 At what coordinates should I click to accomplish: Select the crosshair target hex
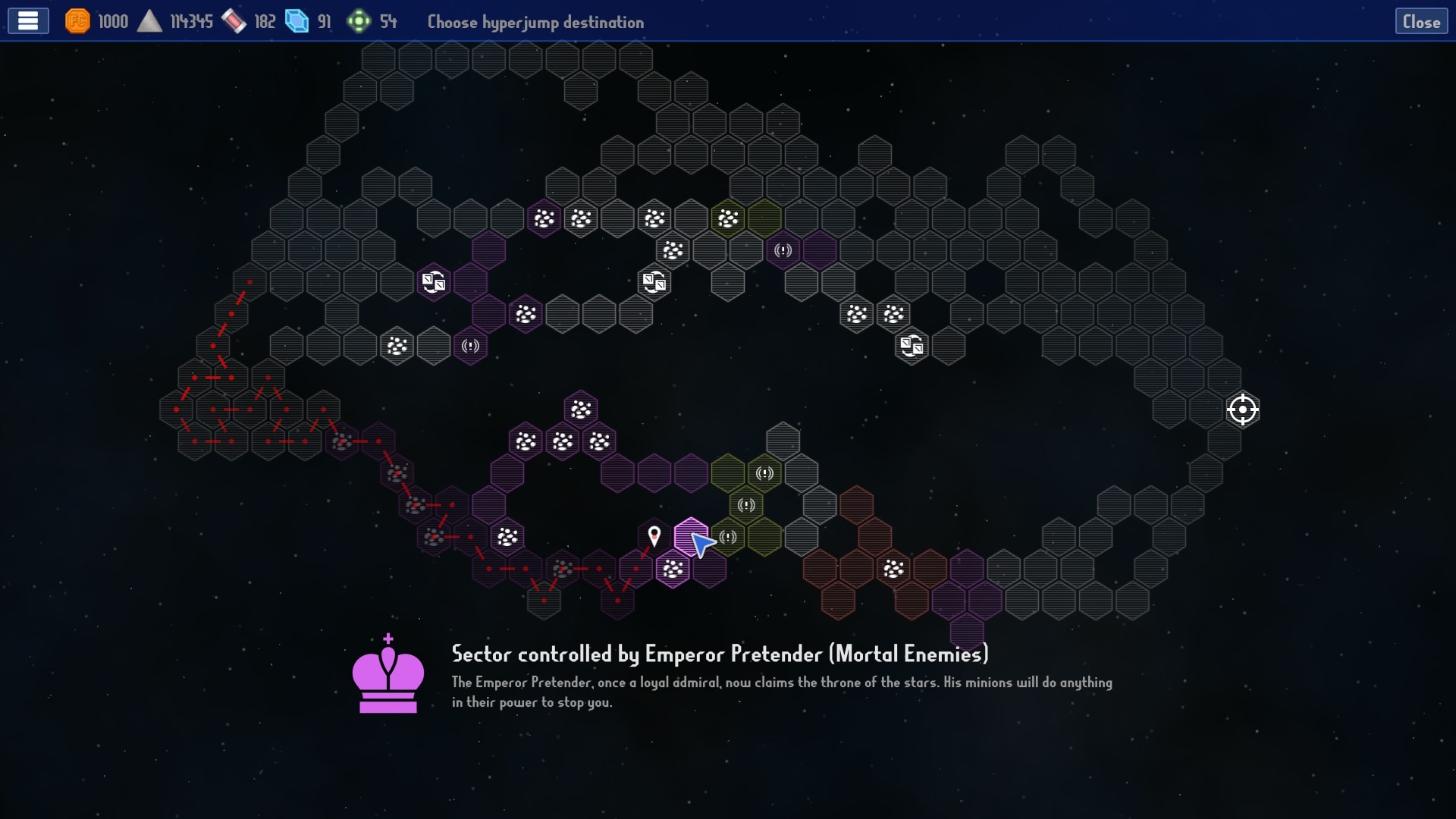point(1242,409)
